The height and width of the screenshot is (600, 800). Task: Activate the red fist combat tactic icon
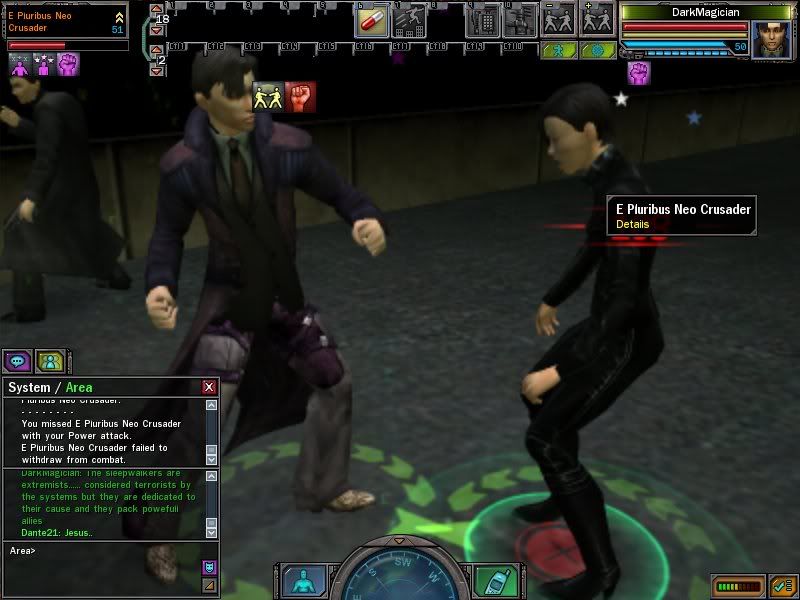pos(301,96)
